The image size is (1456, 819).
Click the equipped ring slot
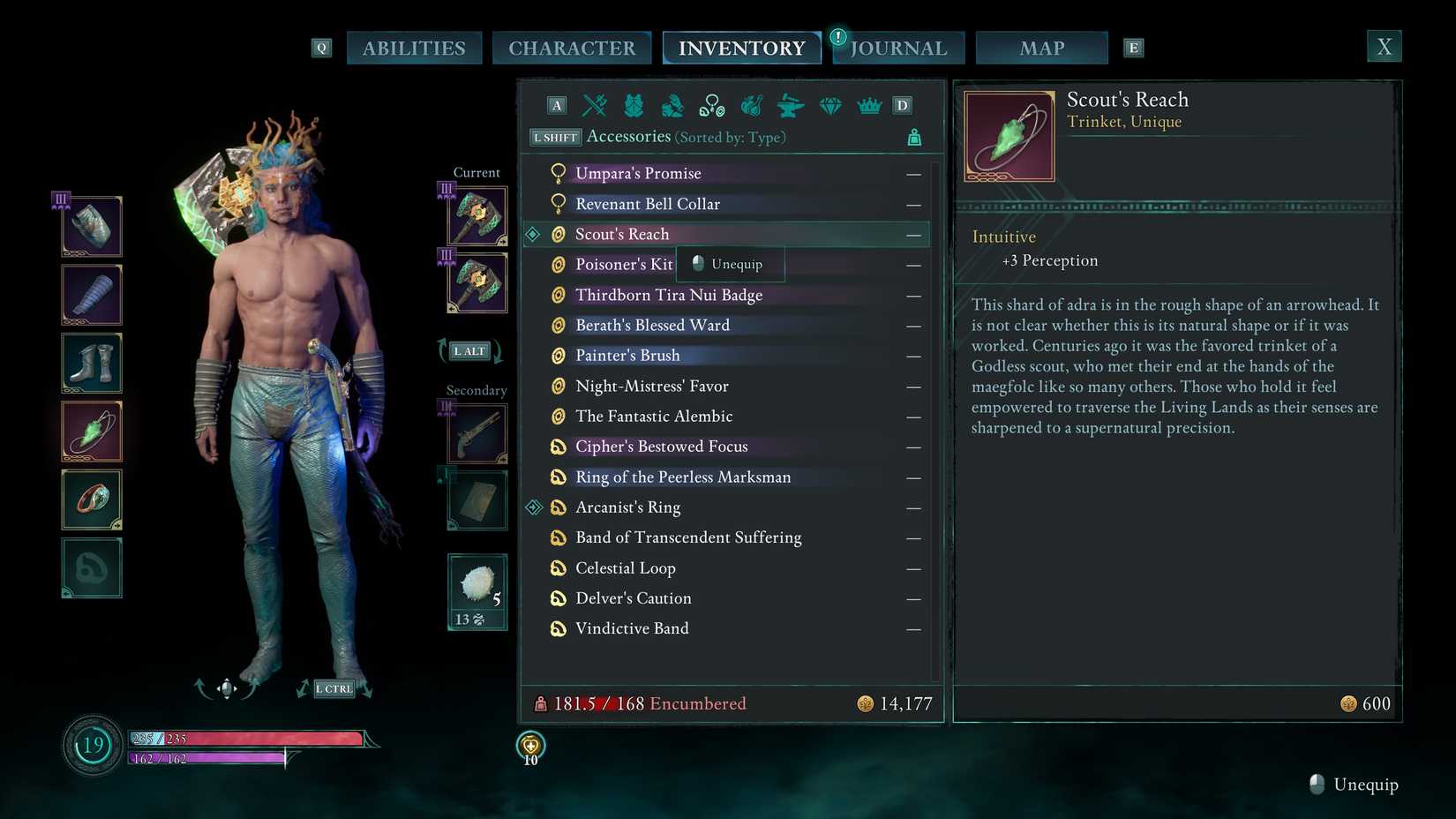[92, 500]
